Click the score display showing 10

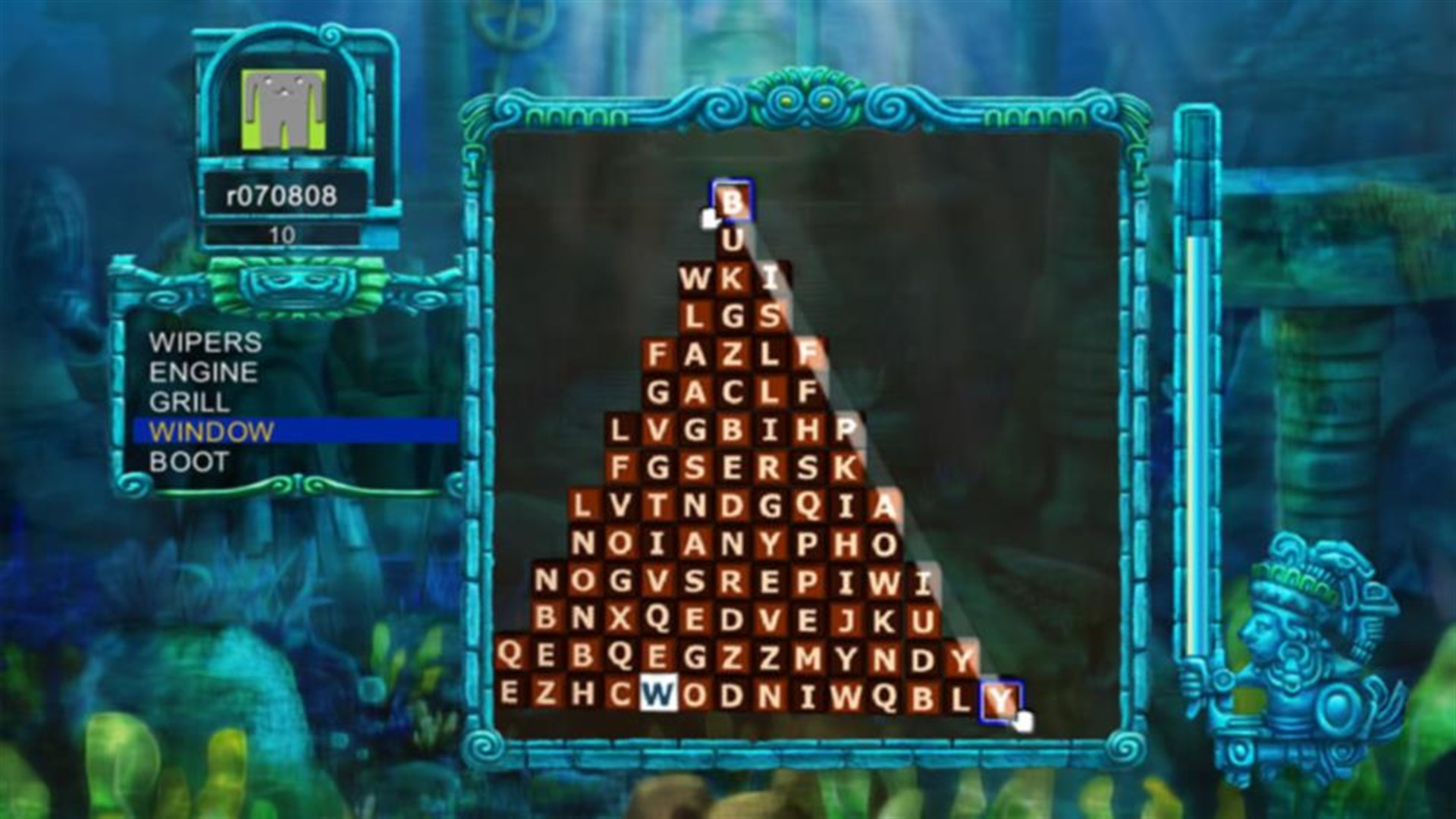281,234
